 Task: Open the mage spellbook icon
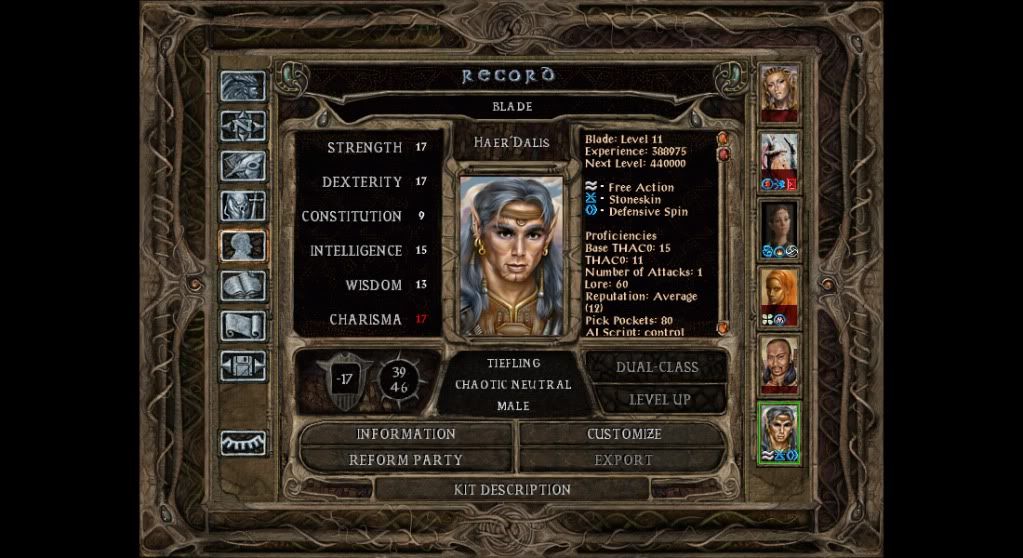[x=243, y=286]
